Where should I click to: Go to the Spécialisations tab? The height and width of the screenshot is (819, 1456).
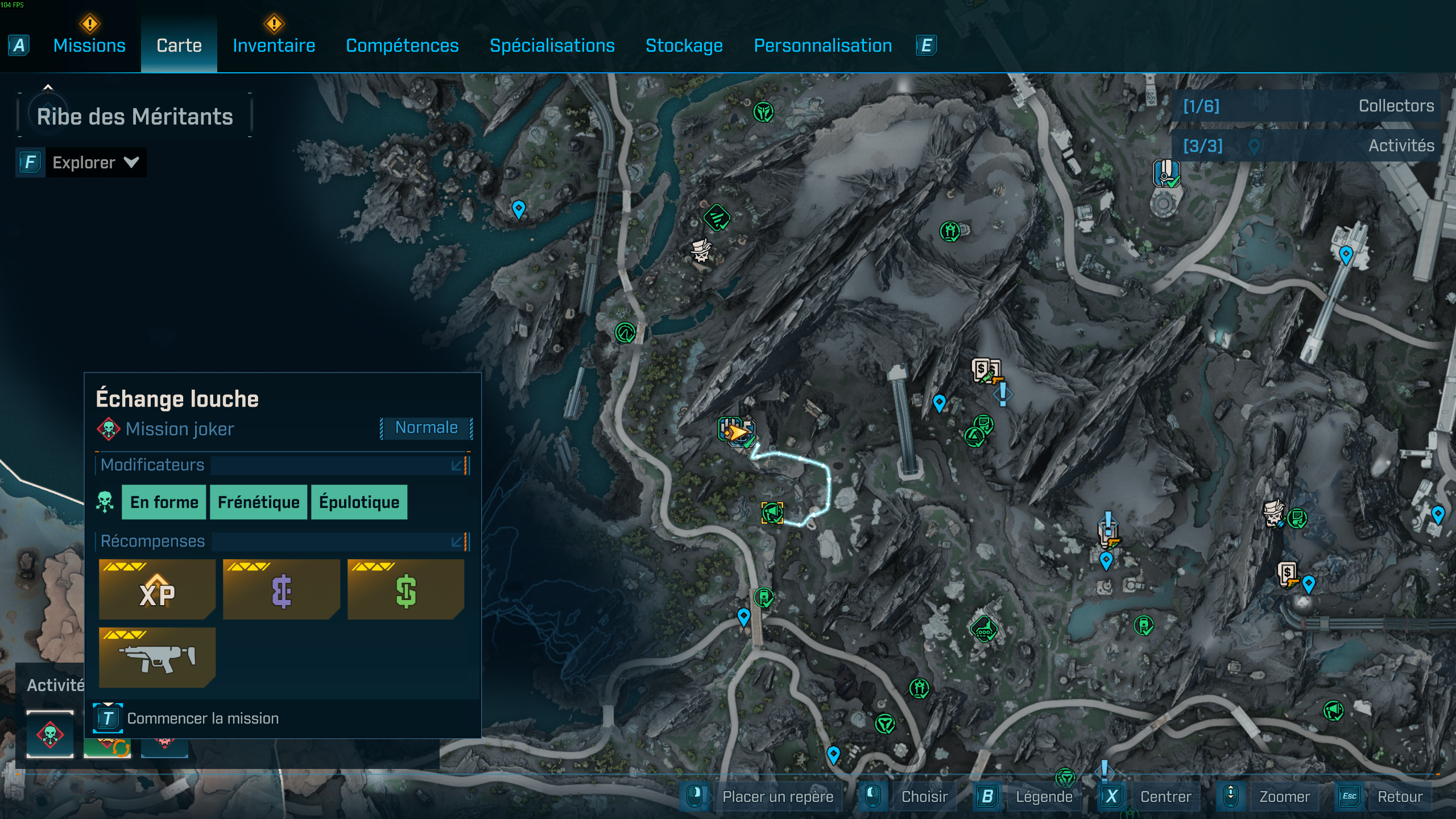552,45
